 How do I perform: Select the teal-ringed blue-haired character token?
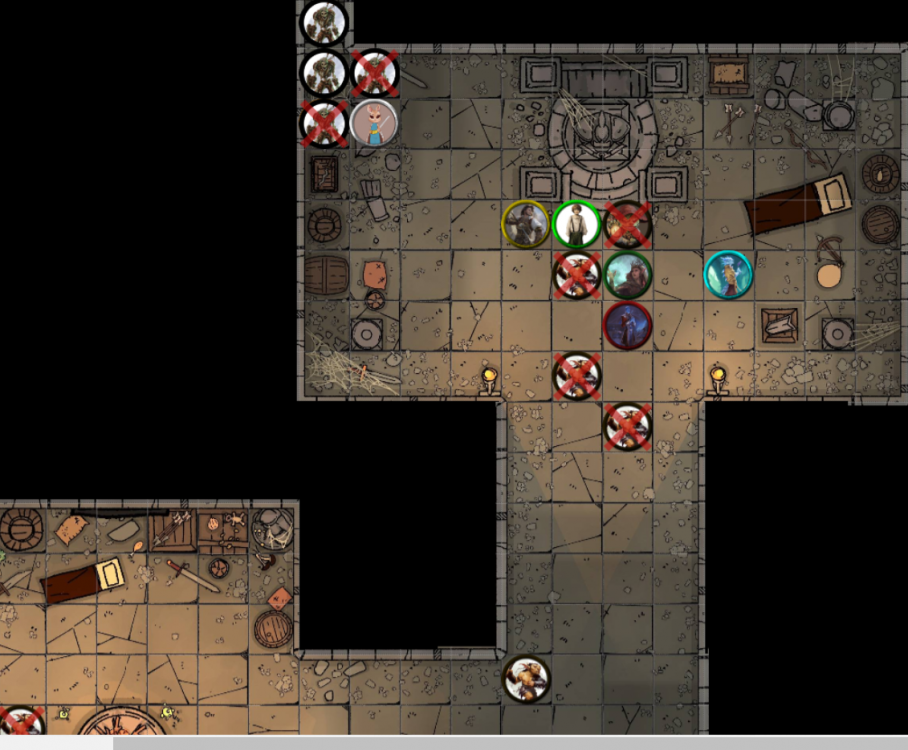point(728,274)
